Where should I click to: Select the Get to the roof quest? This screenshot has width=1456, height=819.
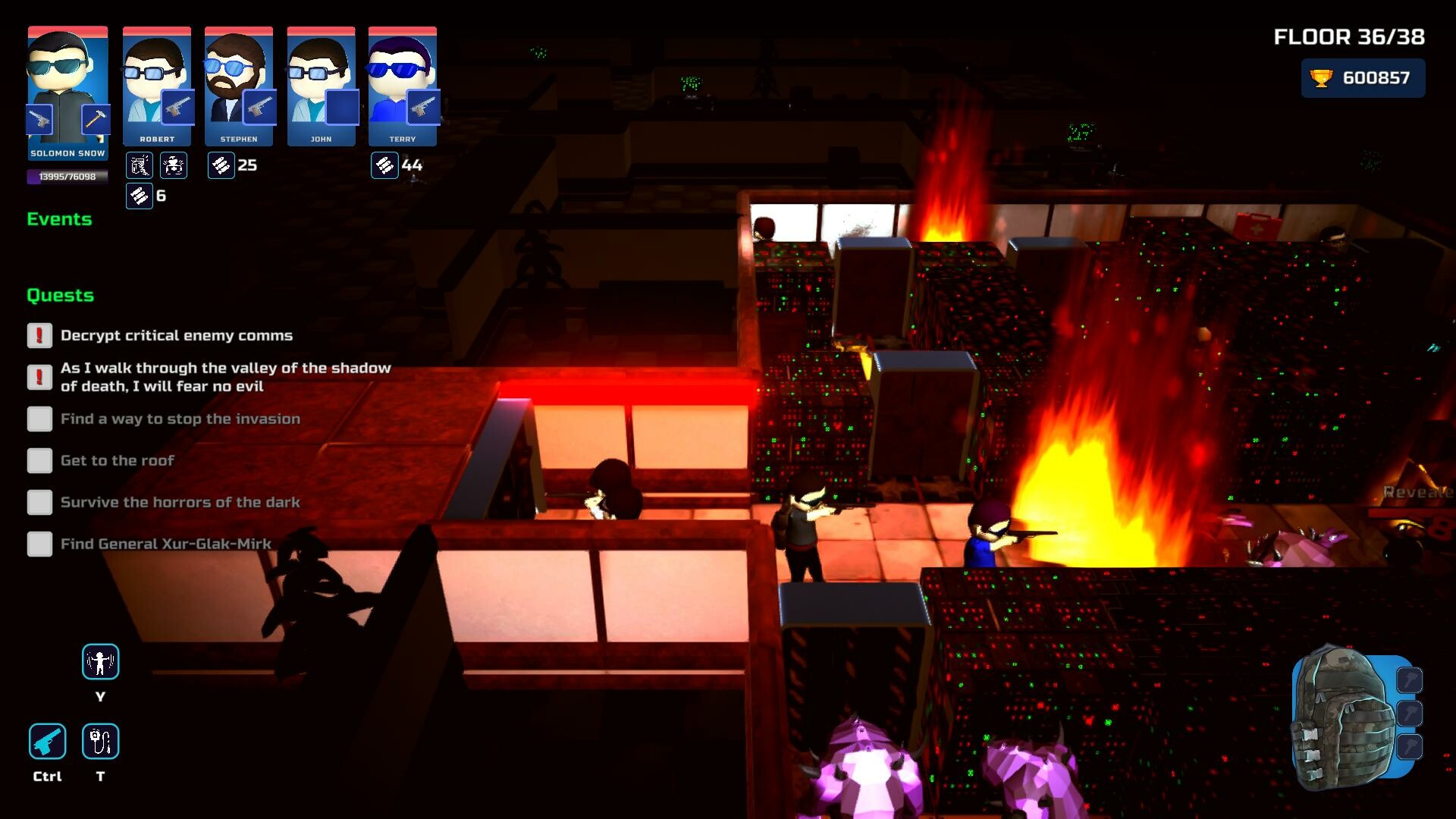(117, 460)
